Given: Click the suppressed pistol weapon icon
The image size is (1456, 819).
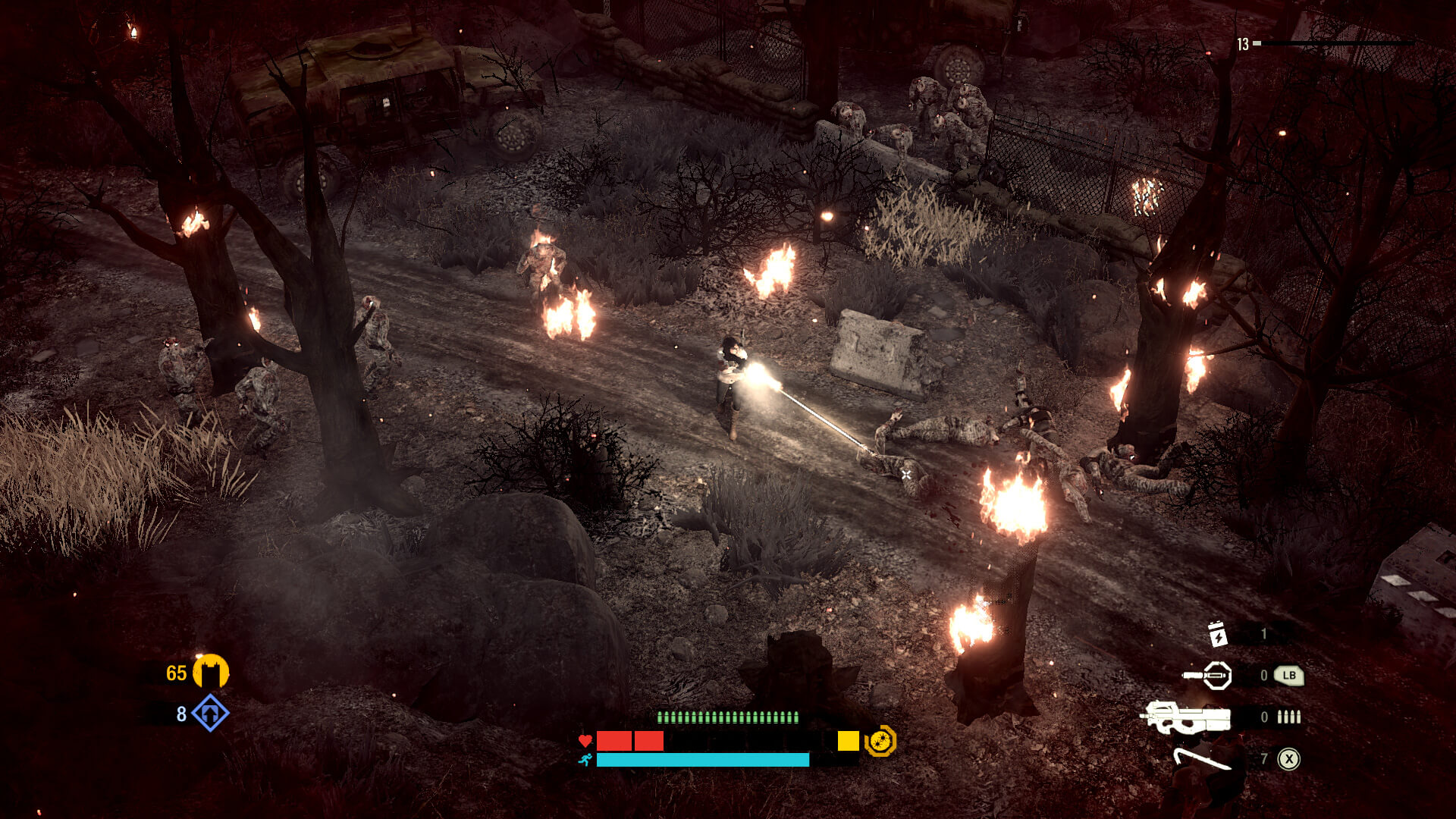Looking at the screenshot, I should (x=1206, y=674).
